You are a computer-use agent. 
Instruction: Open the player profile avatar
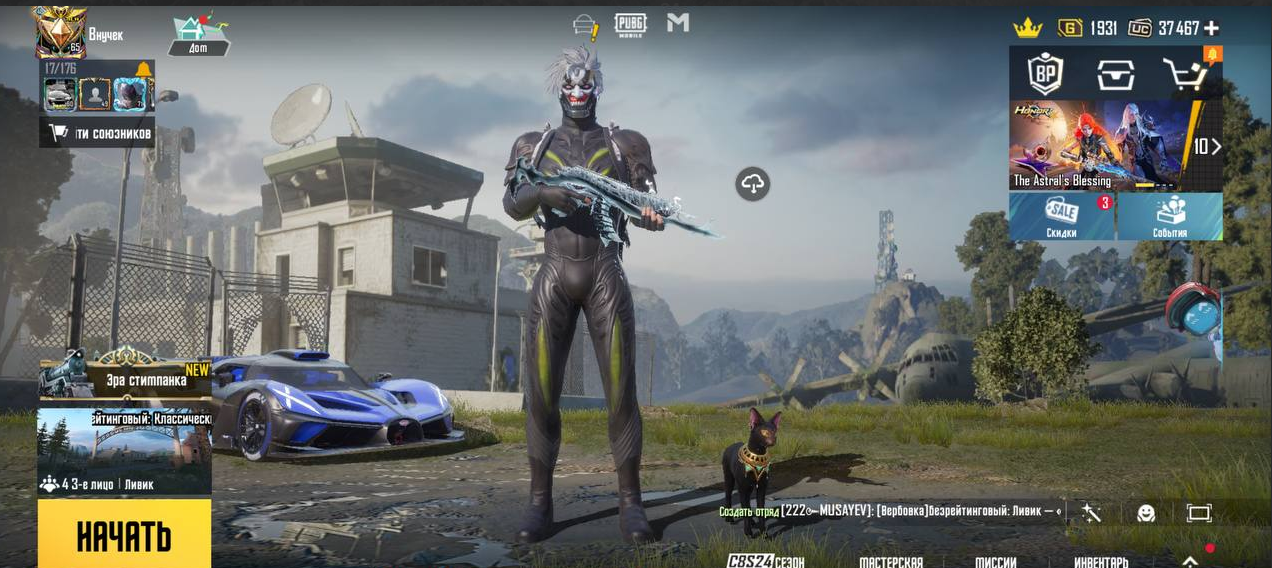[59, 32]
